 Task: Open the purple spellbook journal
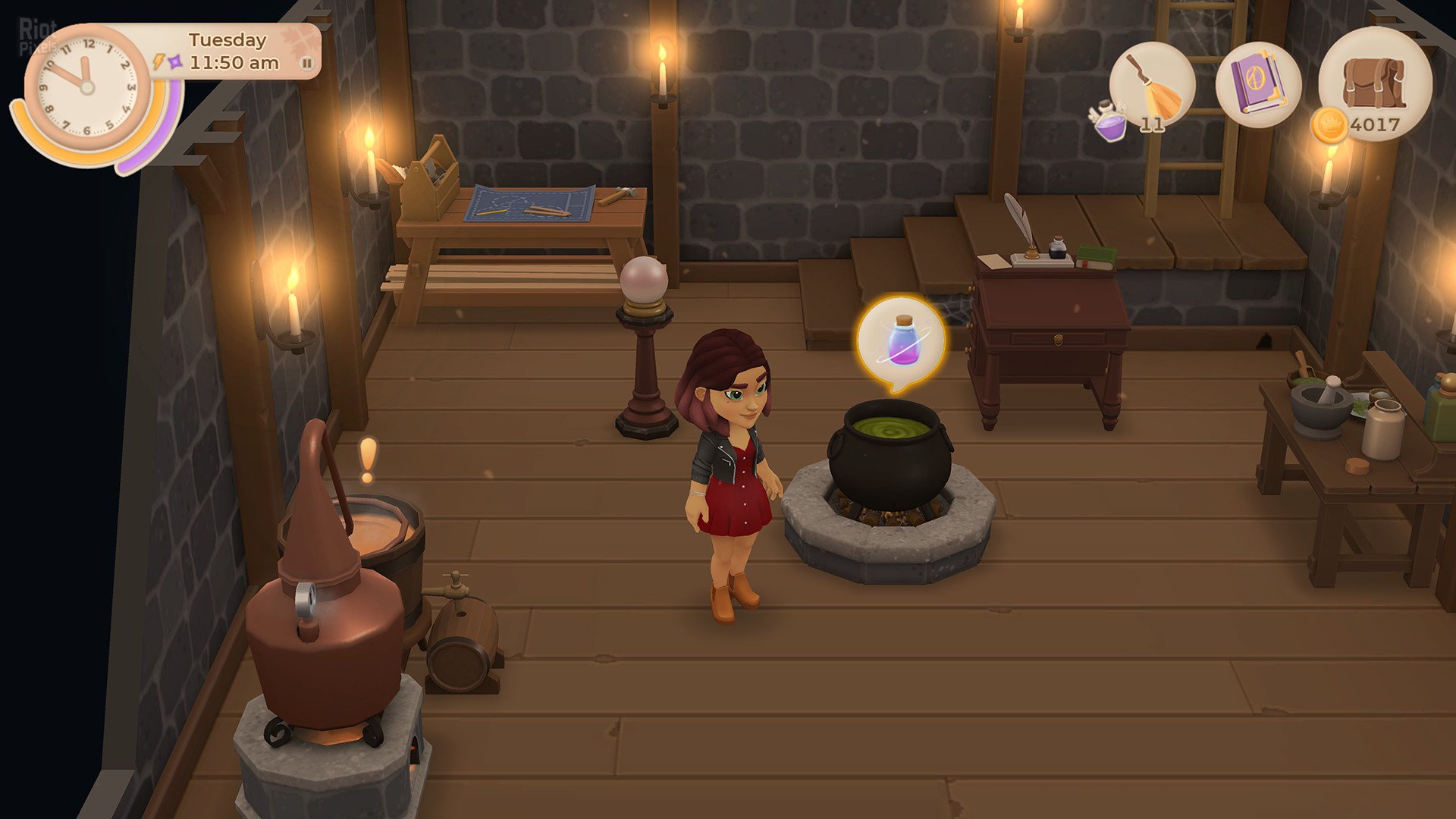pyautogui.click(x=1258, y=84)
